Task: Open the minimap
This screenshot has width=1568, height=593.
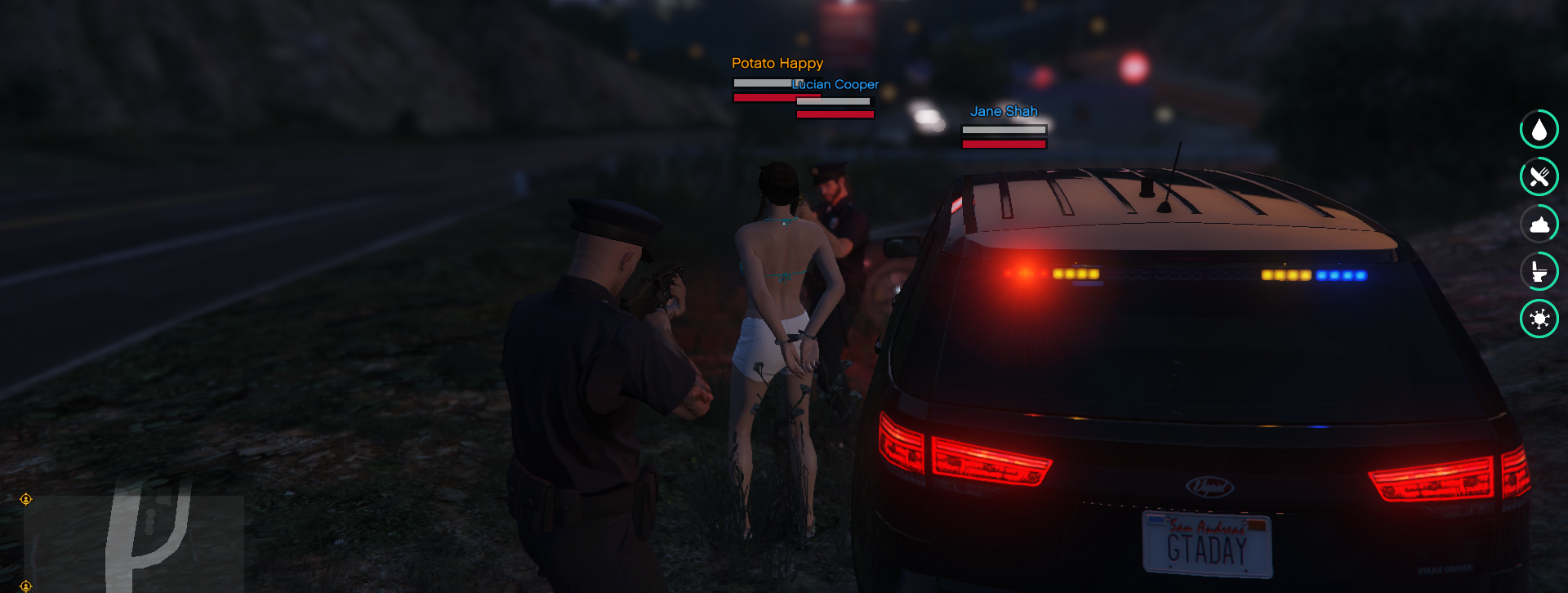Action: [x=134, y=541]
